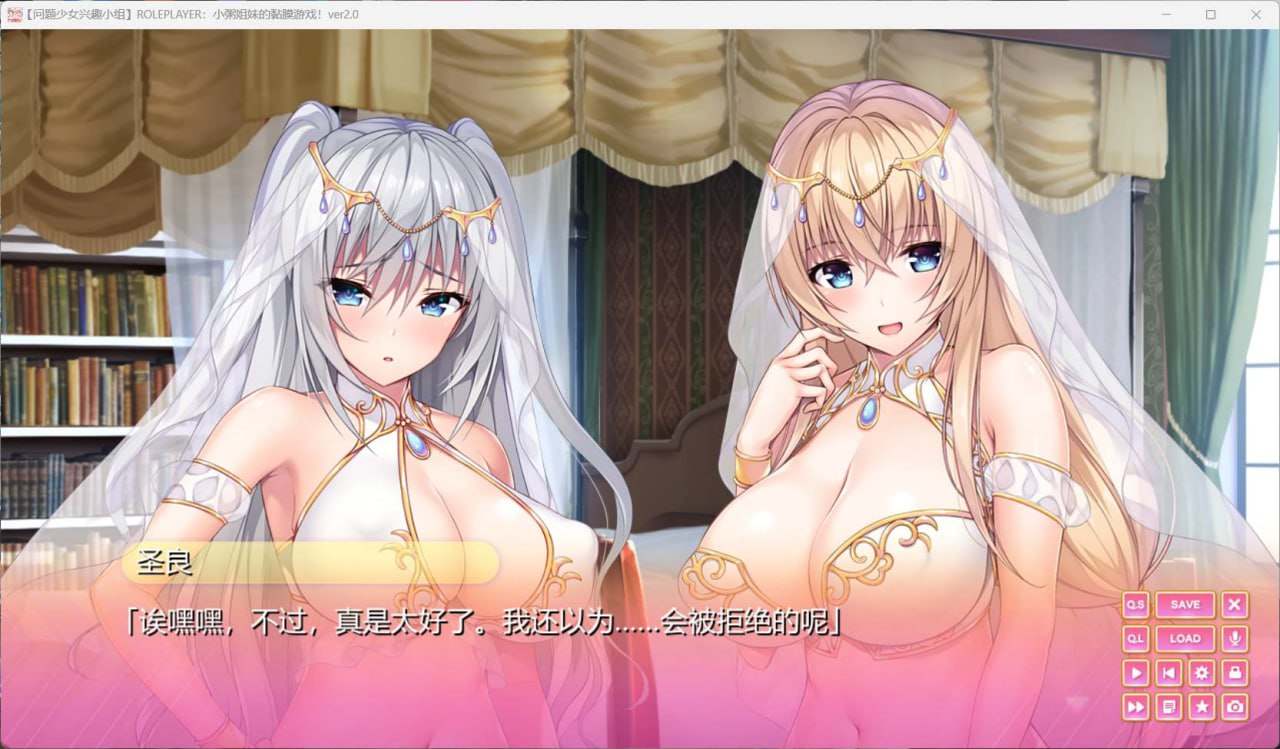This screenshot has height=749, width=1280.
Task: Hide the control panel with the X button
Action: [1234, 604]
